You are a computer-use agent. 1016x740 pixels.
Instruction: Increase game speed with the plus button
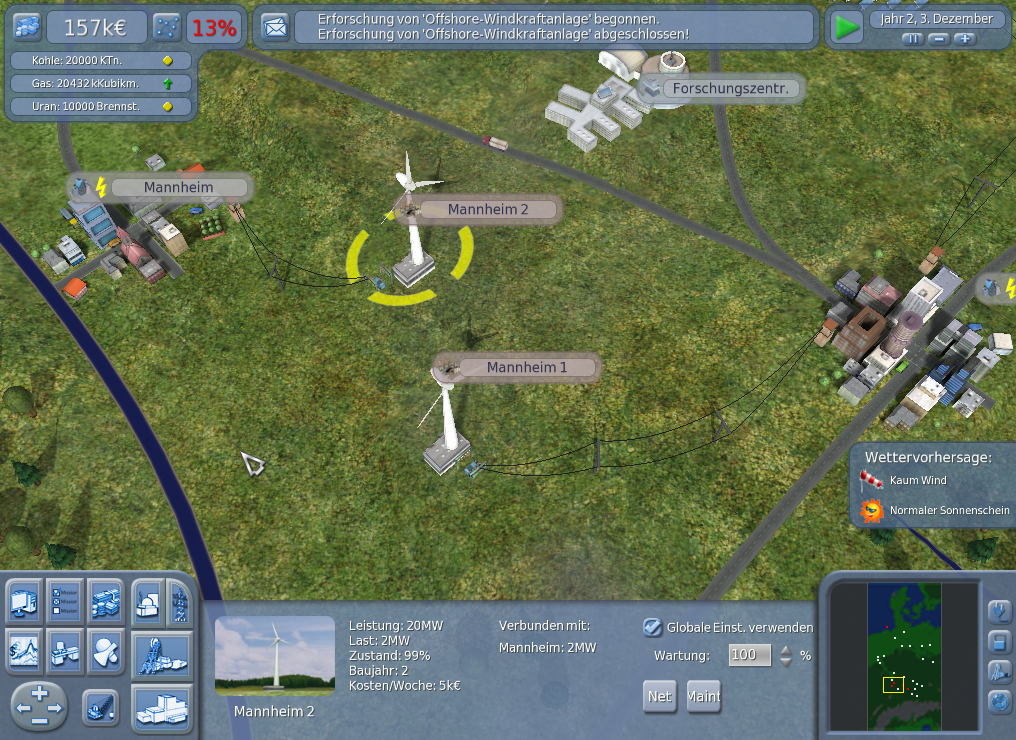[x=964, y=39]
